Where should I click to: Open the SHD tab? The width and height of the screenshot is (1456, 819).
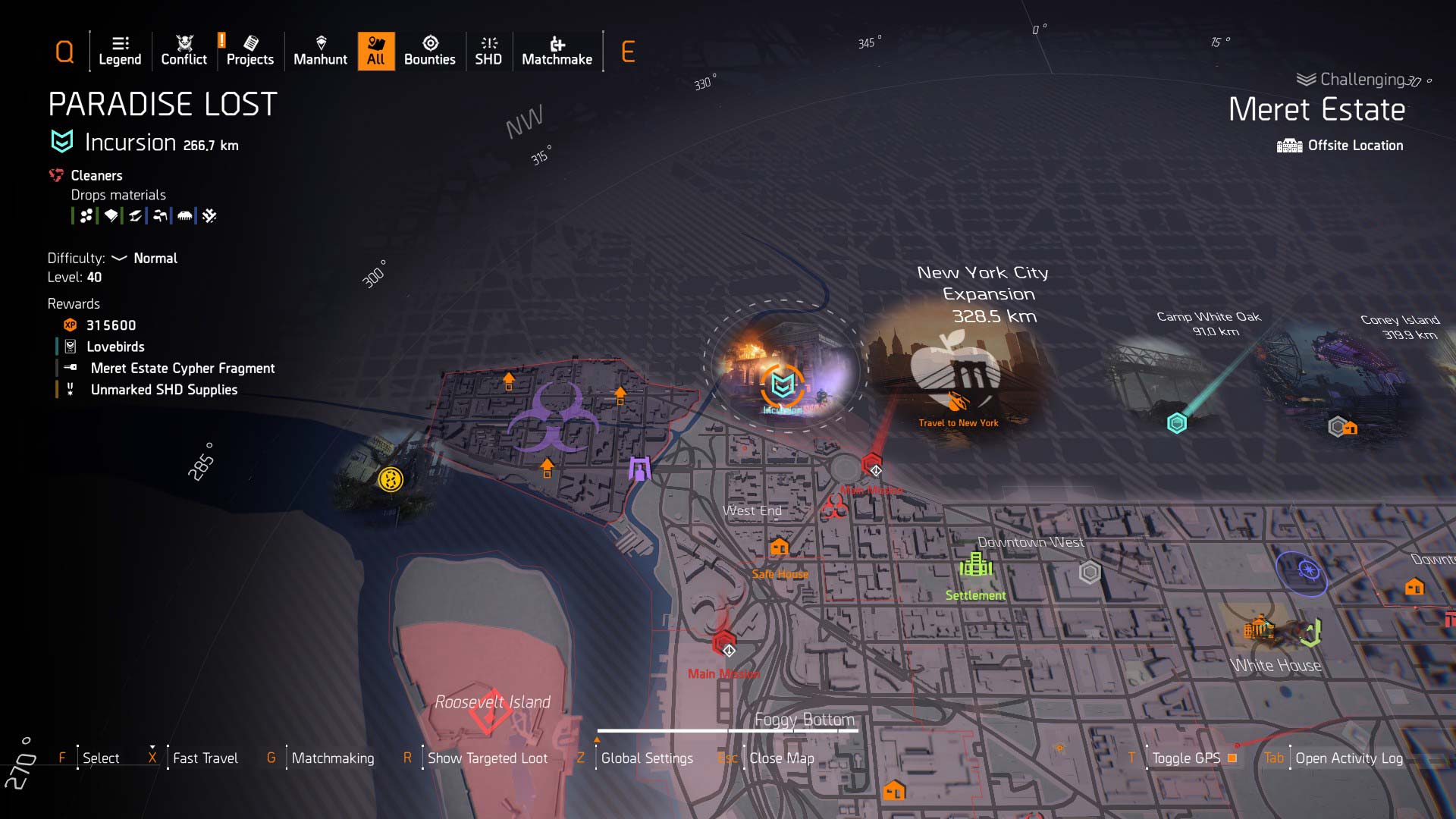point(488,51)
